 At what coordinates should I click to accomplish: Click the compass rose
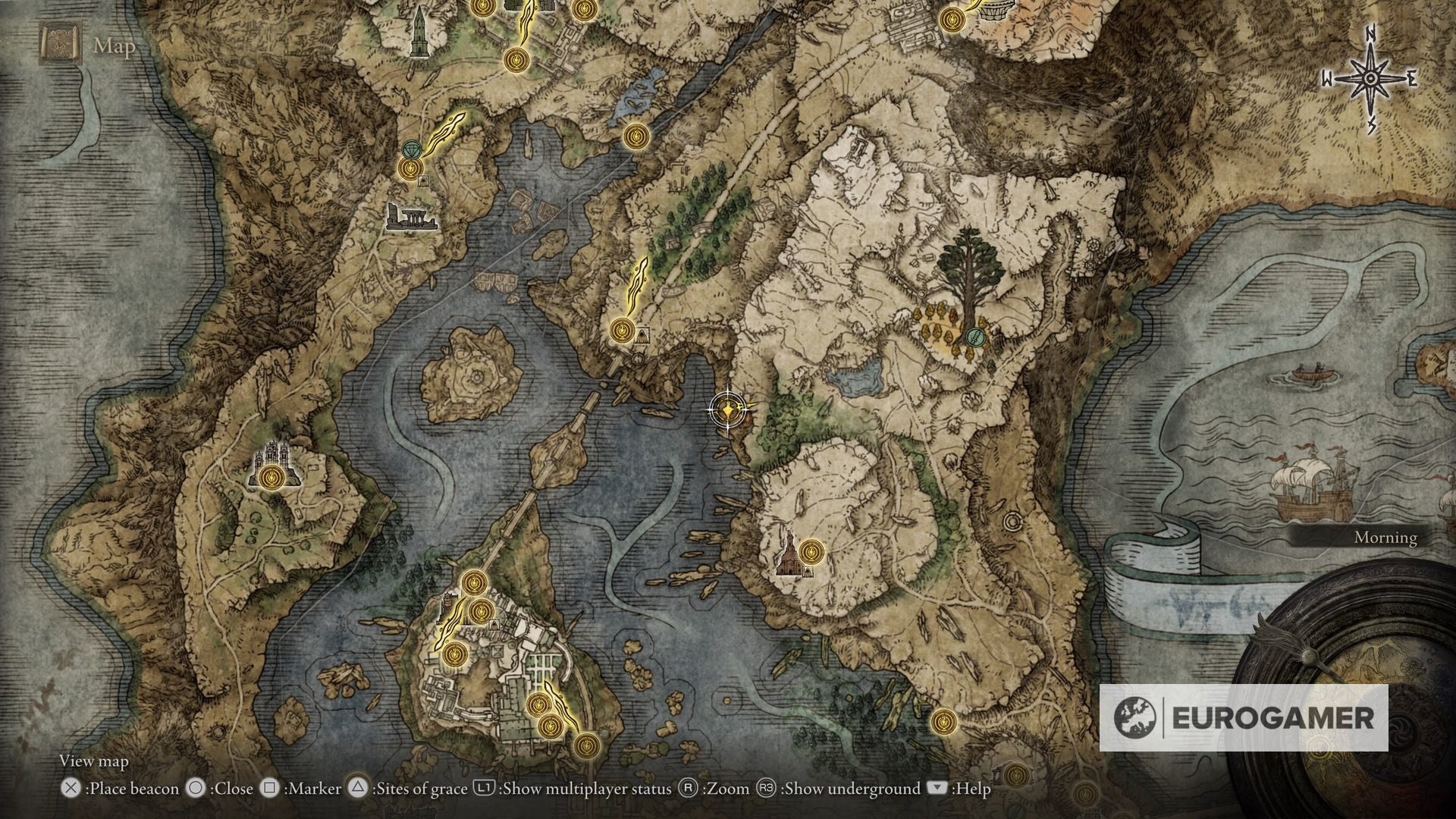click(1370, 79)
